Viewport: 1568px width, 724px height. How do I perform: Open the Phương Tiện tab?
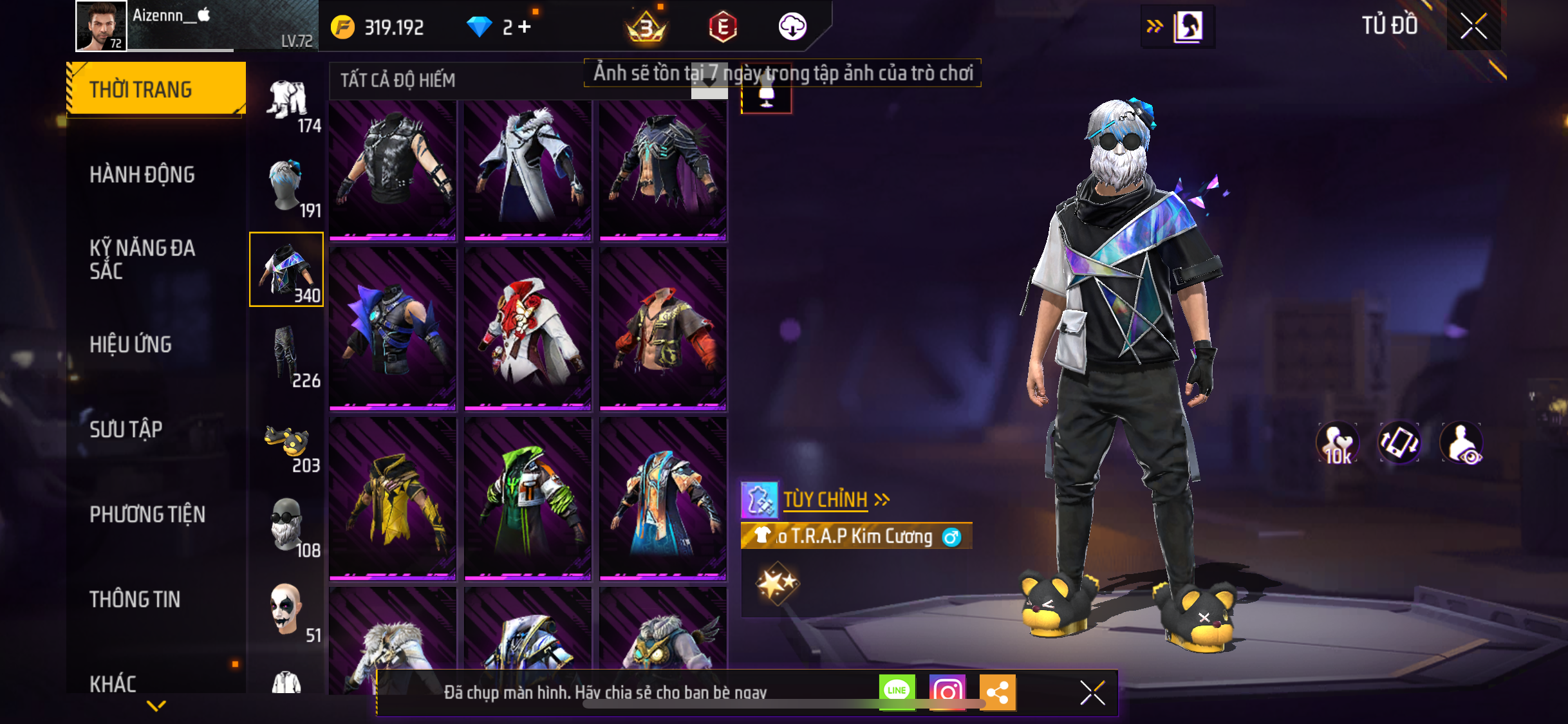[147, 514]
